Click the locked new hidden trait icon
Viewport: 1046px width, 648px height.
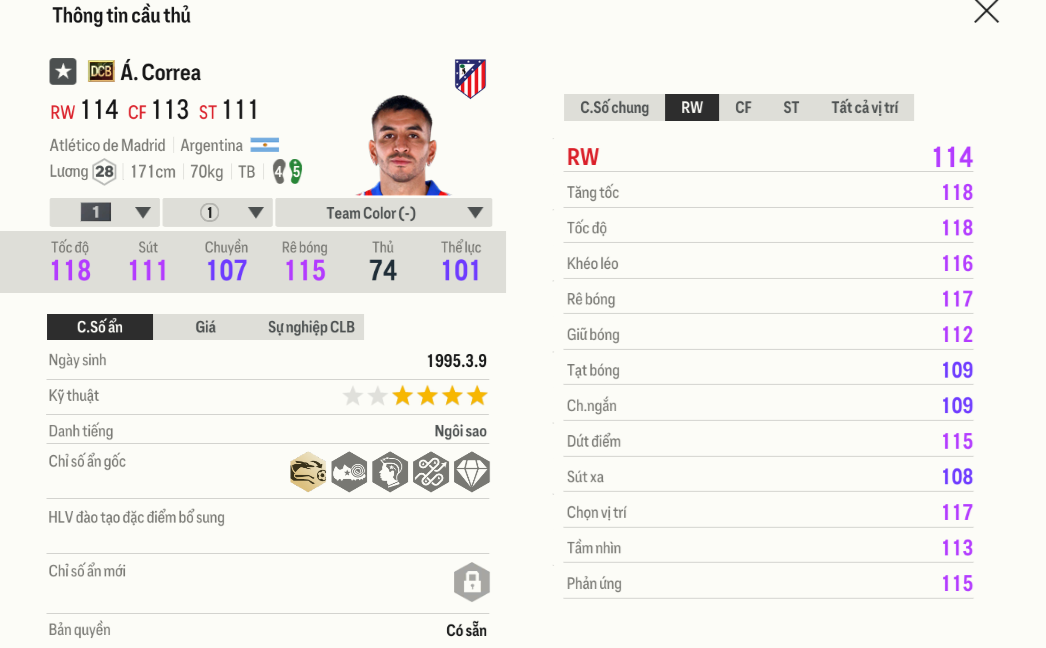tap(471, 582)
